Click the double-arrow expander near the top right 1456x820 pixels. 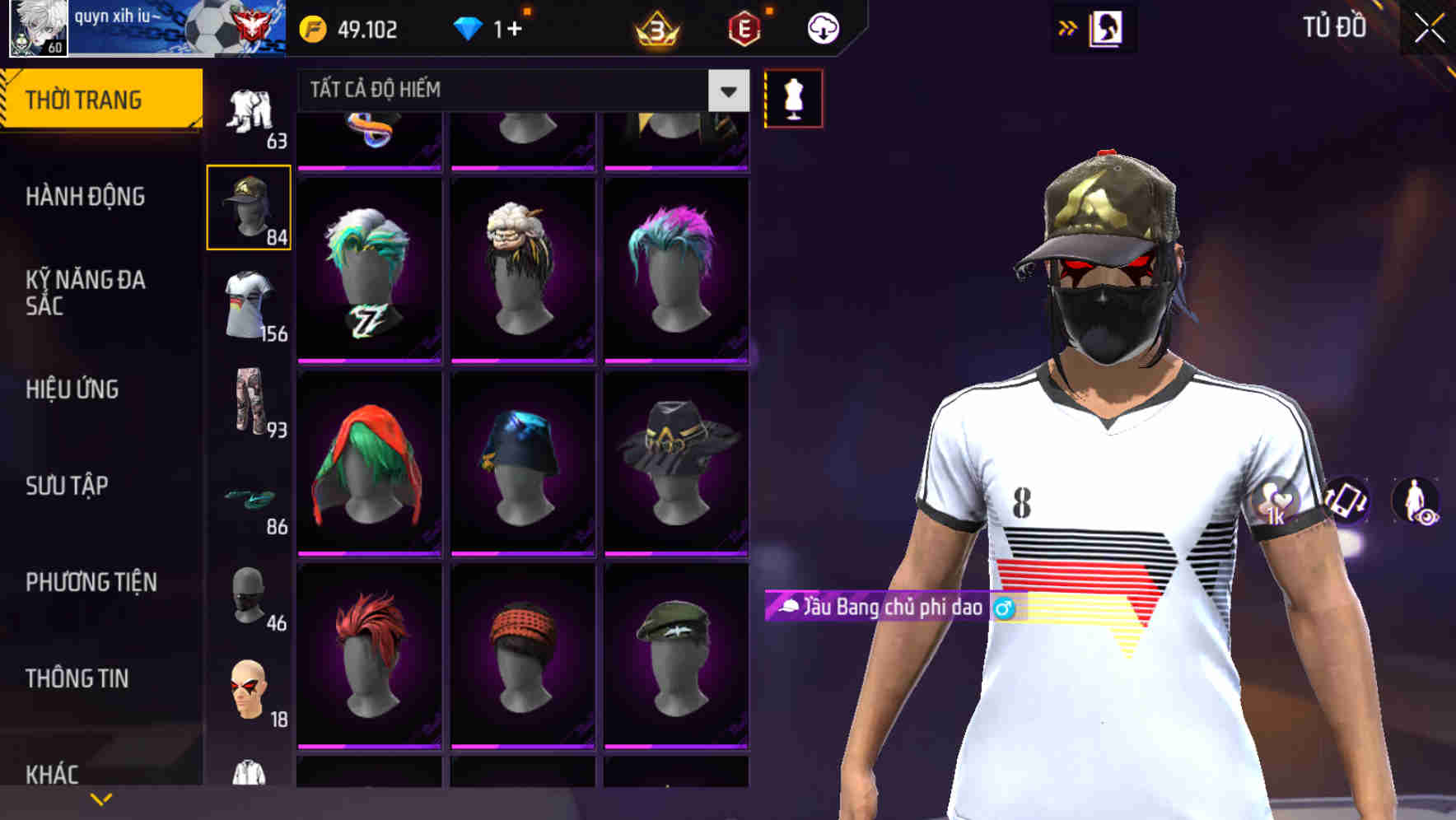pos(1068,27)
